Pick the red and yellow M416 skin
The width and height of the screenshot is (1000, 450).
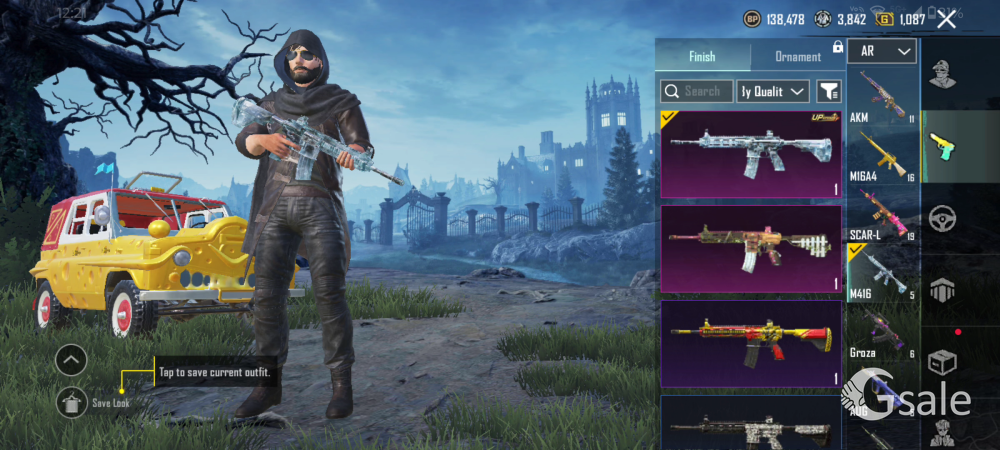click(x=751, y=343)
